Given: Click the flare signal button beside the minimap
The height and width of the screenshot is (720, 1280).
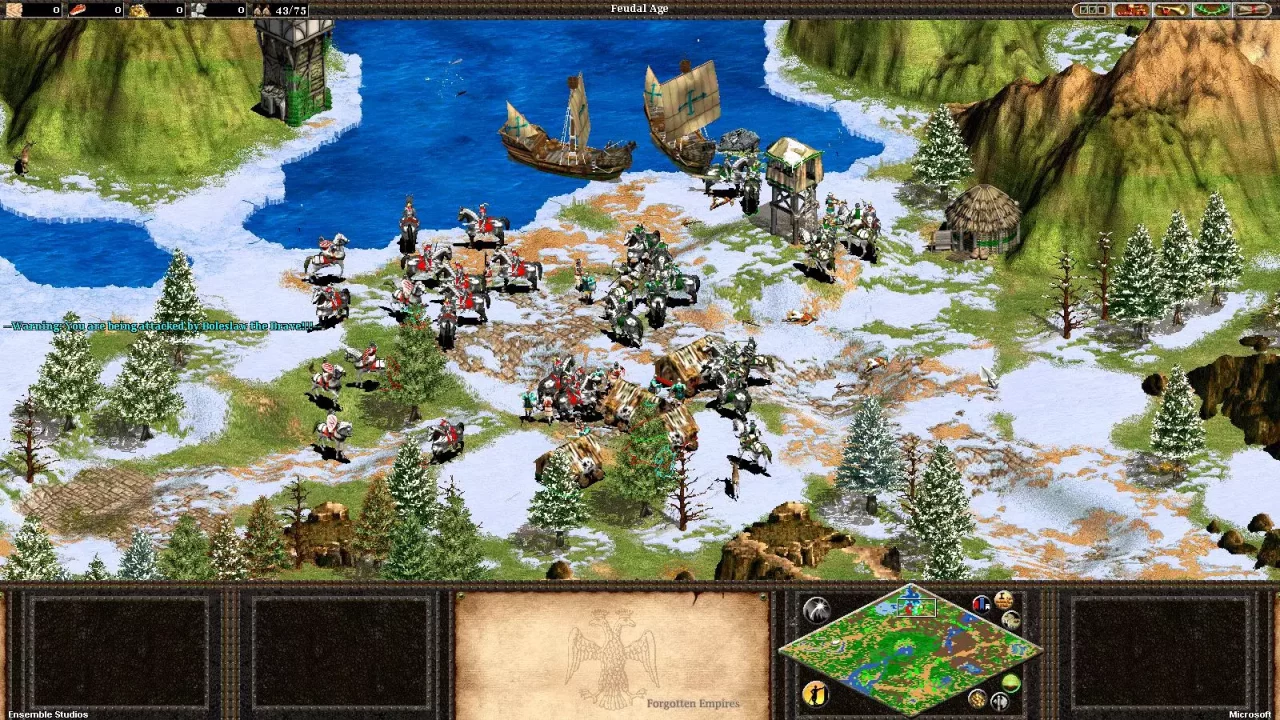Looking at the screenshot, I should click(x=817, y=609).
